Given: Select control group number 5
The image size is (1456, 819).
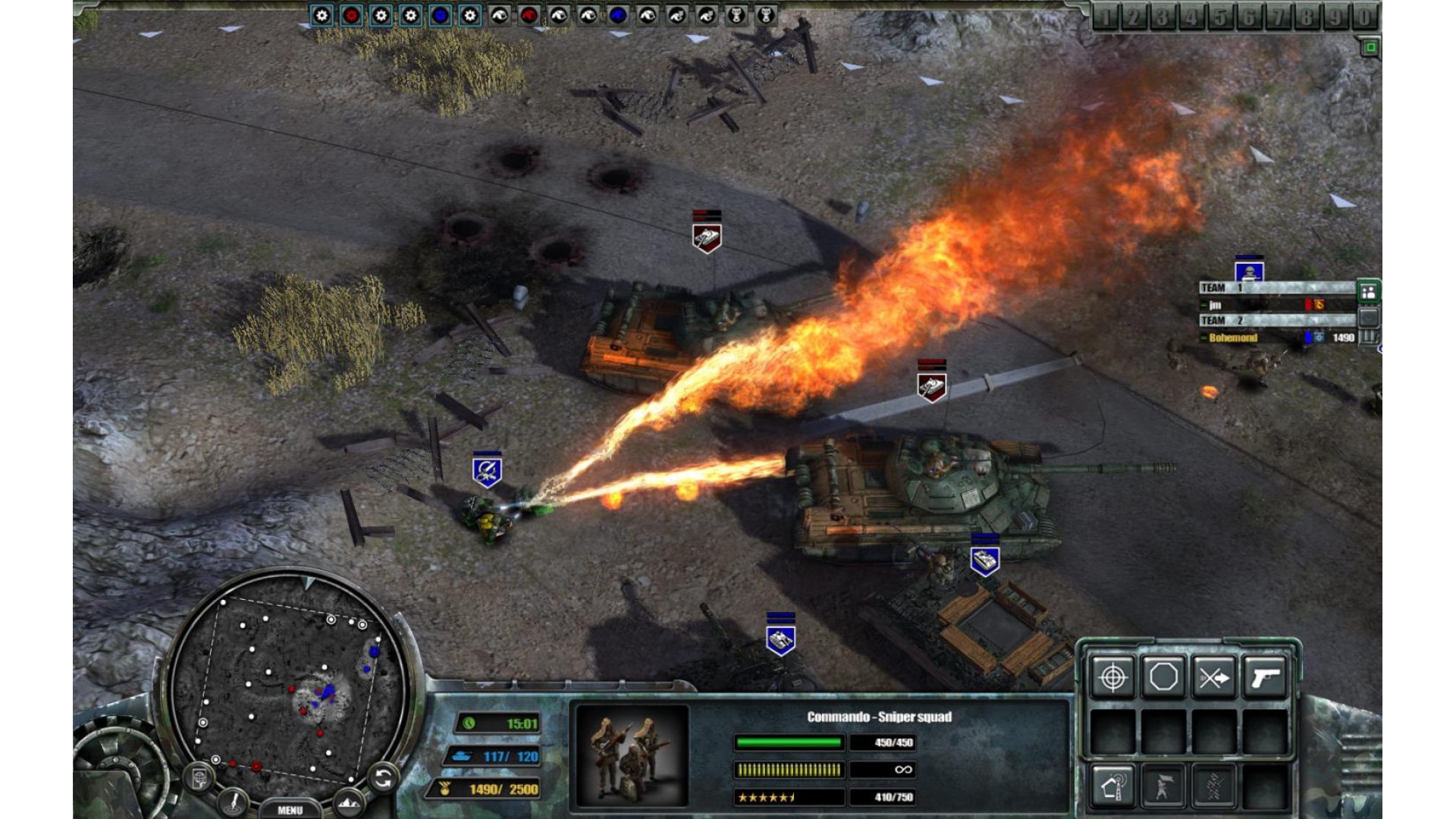Looking at the screenshot, I should click(x=1220, y=17).
